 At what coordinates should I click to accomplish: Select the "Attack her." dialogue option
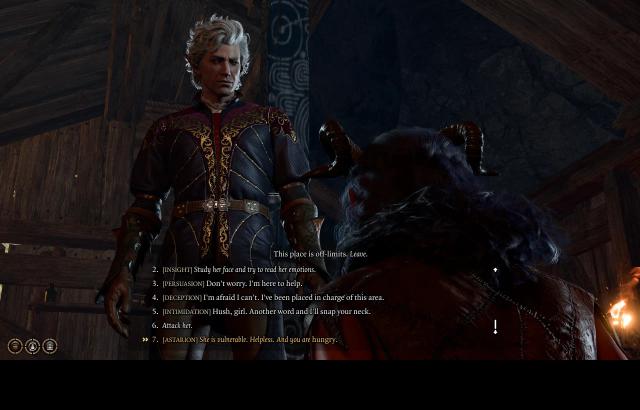tap(177, 326)
